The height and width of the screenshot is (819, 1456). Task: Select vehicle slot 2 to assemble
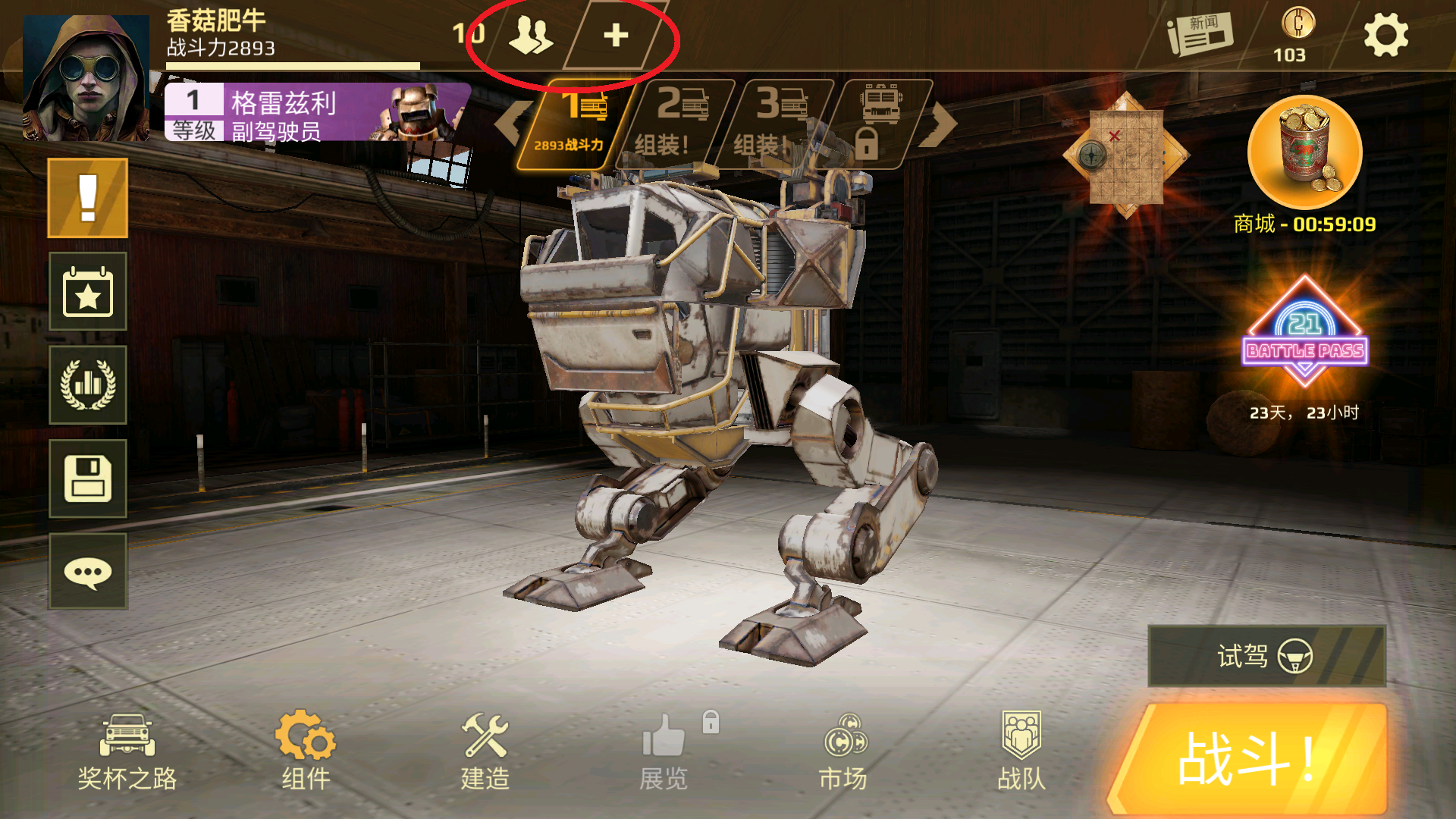click(675, 123)
